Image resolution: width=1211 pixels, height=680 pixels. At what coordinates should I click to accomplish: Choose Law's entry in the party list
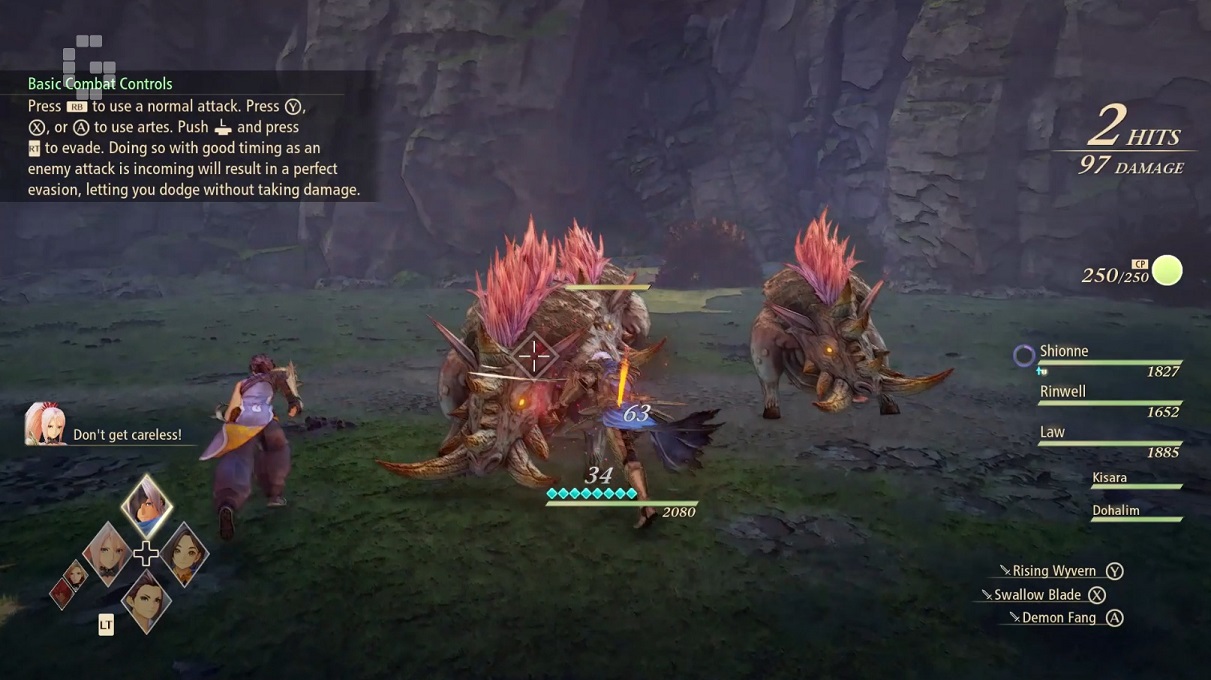(1103, 440)
